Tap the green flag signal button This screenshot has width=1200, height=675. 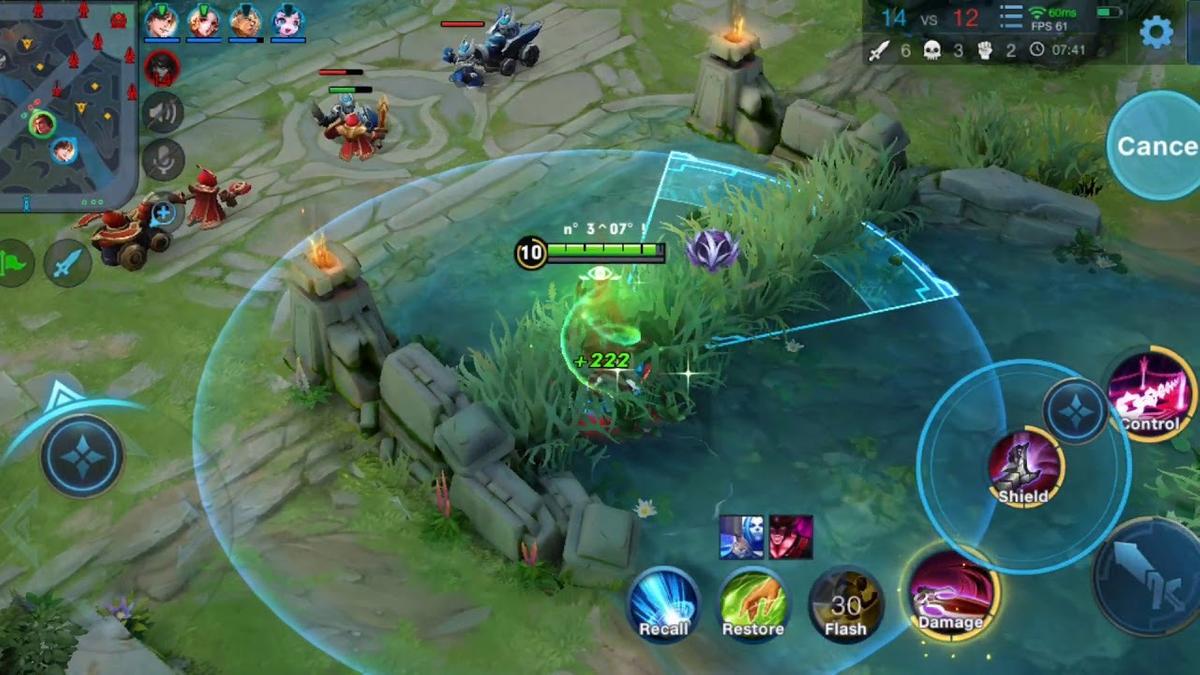(14, 263)
